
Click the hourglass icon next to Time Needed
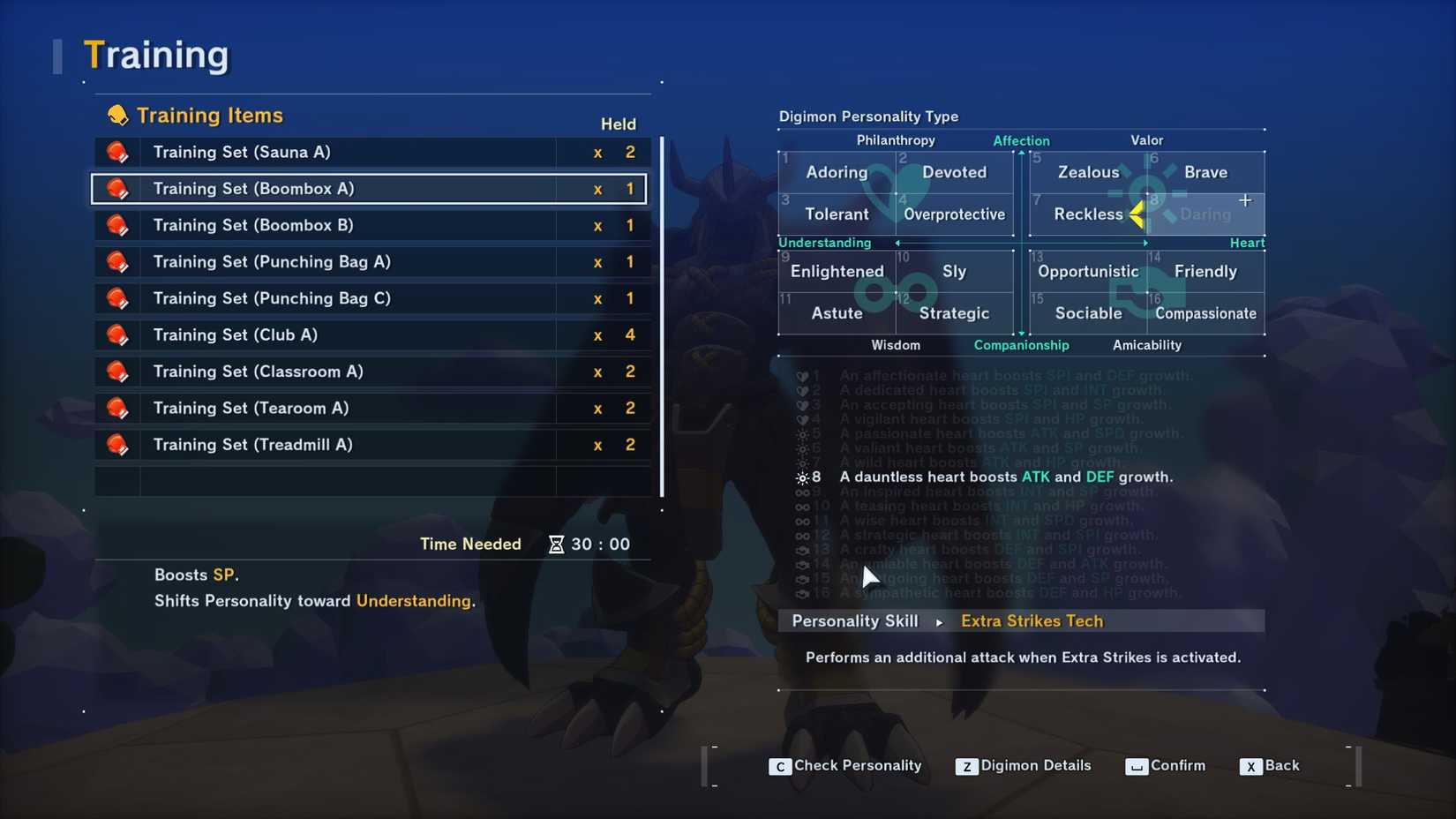[556, 545]
